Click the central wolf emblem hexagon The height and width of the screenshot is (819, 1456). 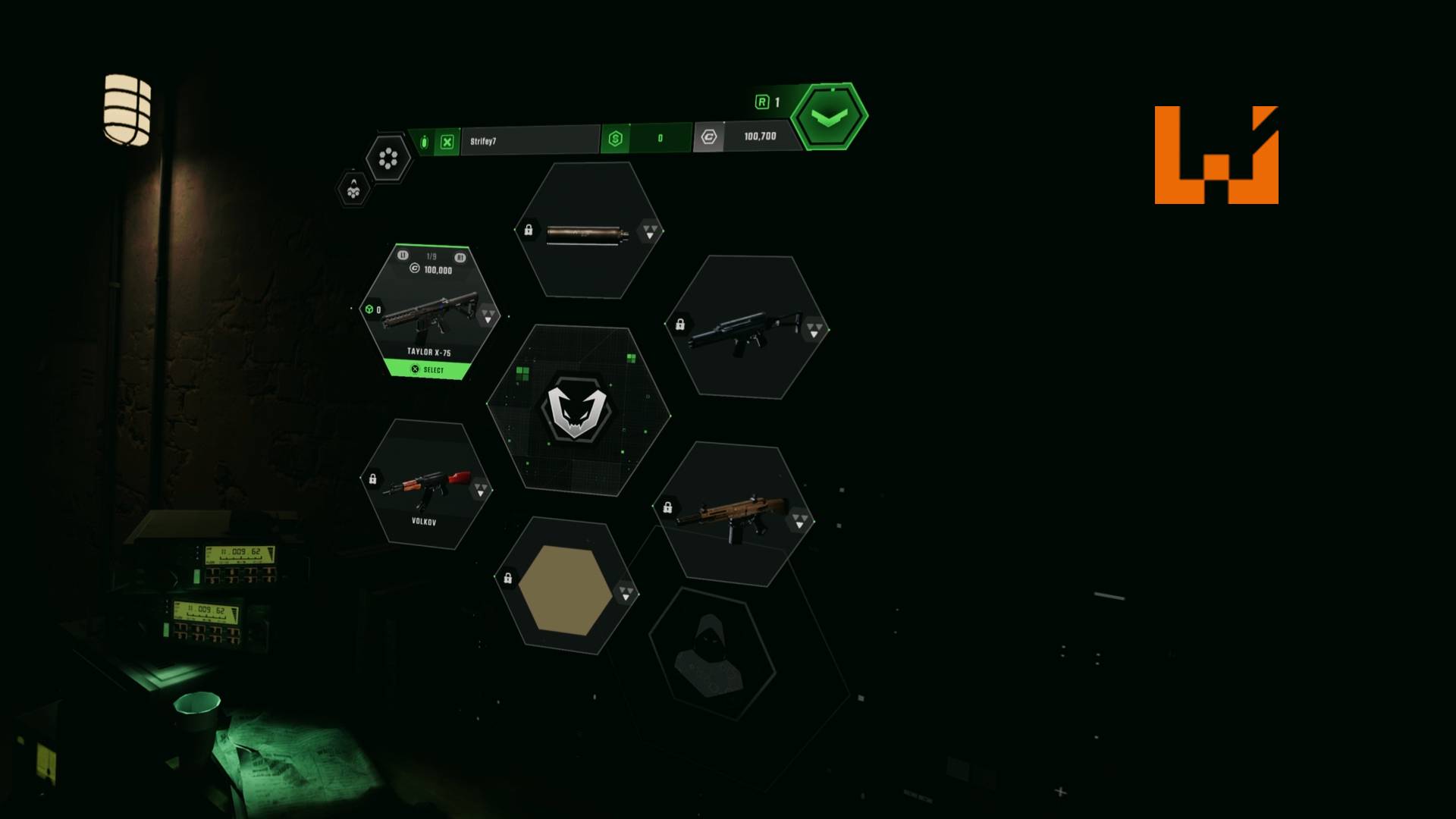pyautogui.click(x=577, y=410)
